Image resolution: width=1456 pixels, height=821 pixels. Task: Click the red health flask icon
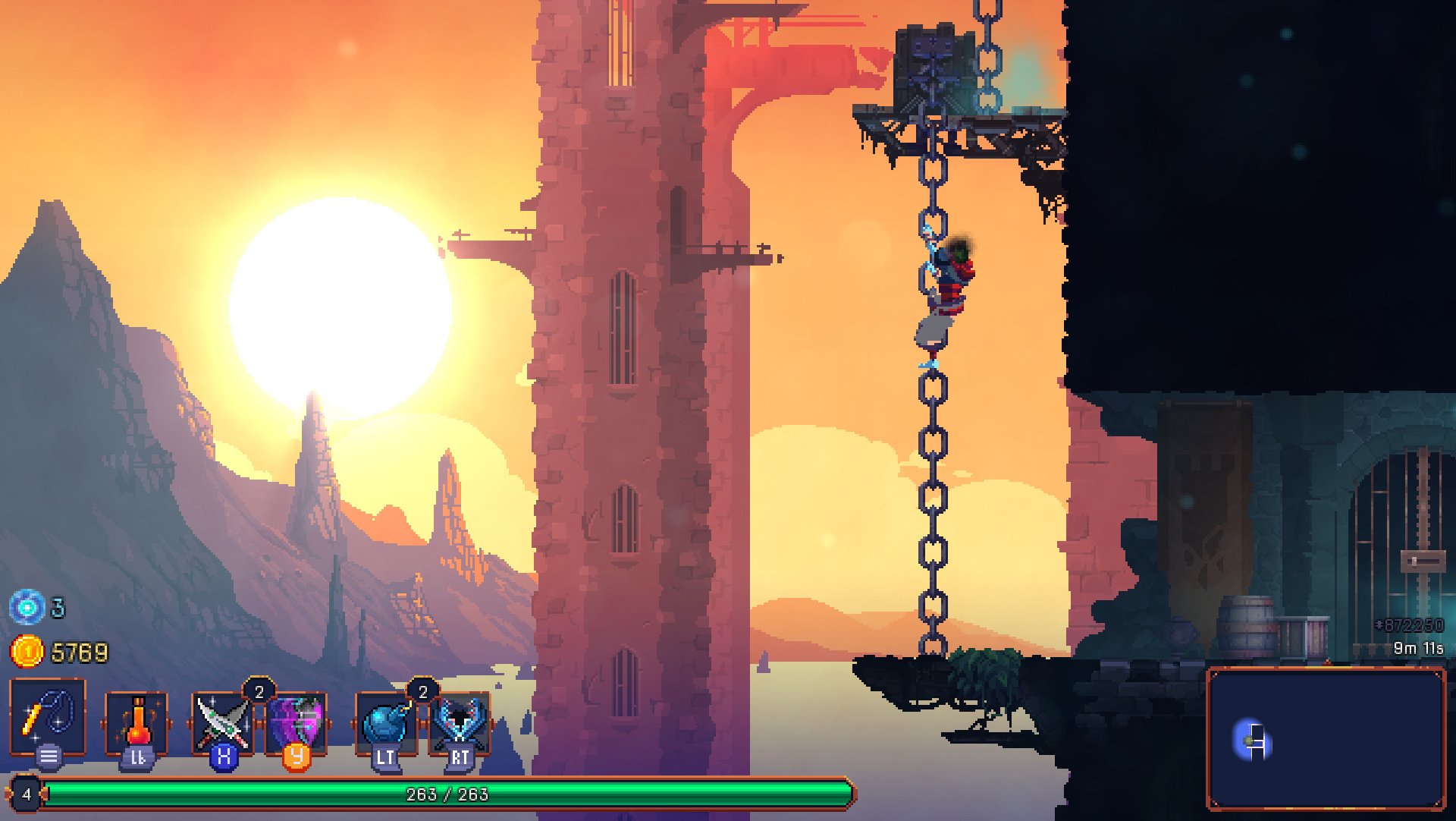[137, 723]
